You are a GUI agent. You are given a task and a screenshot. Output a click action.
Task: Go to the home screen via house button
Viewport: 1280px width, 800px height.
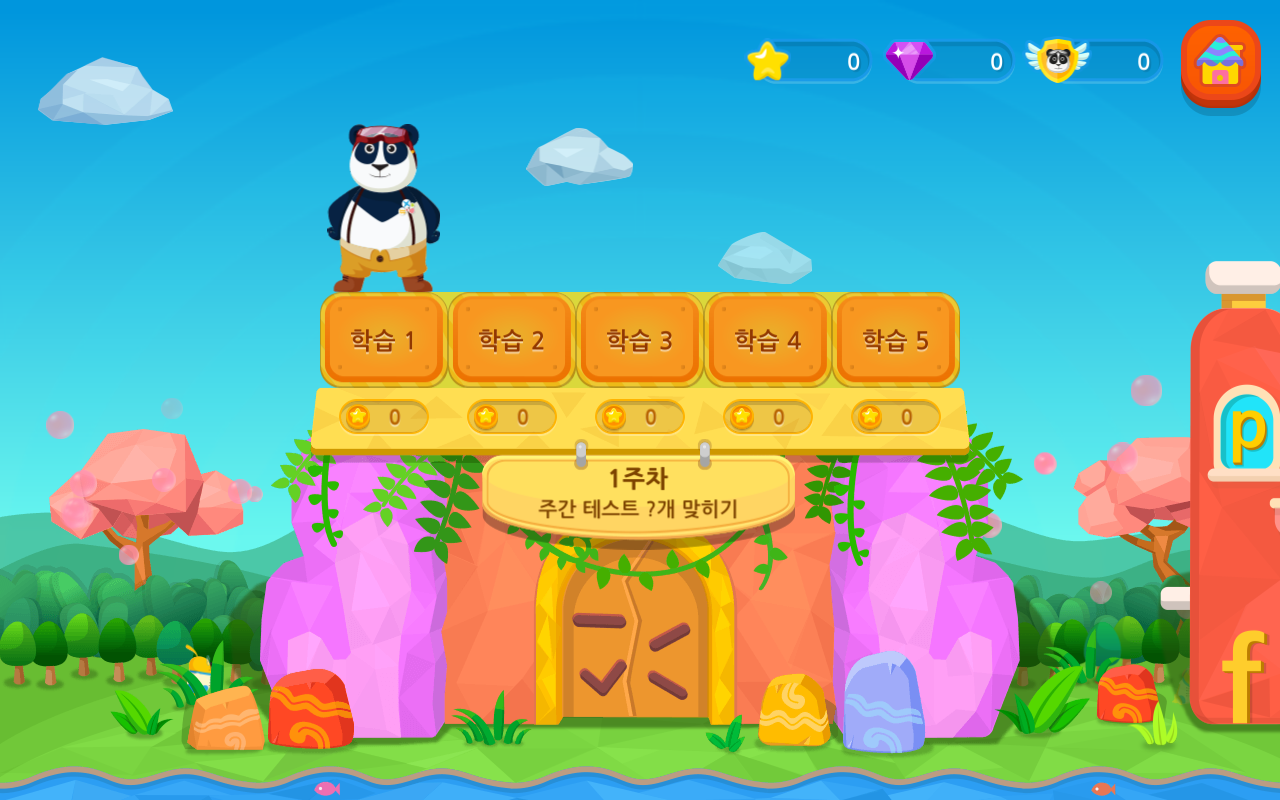(1220, 62)
